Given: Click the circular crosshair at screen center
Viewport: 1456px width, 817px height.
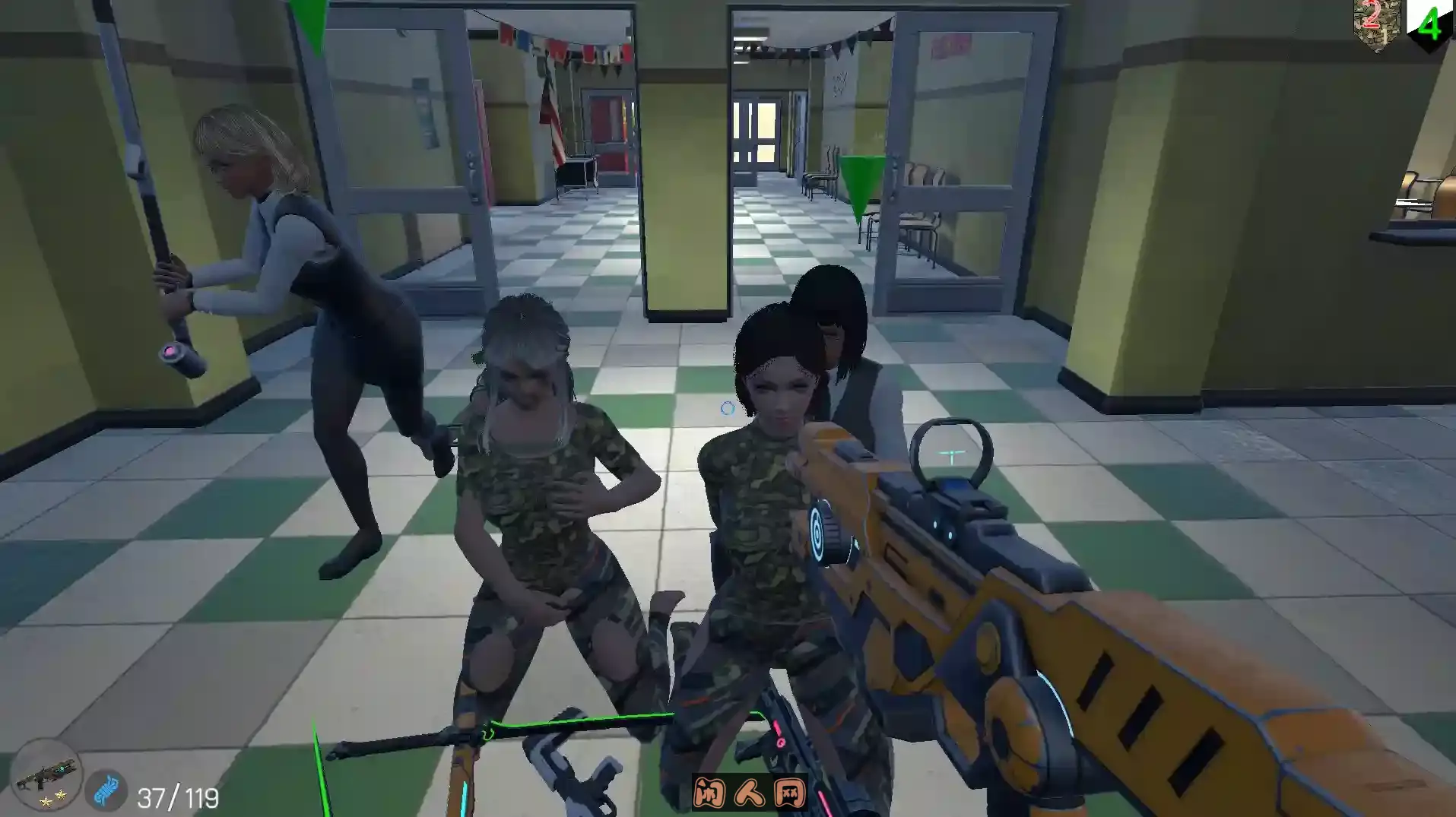Looking at the screenshot, I should point(726,408).
